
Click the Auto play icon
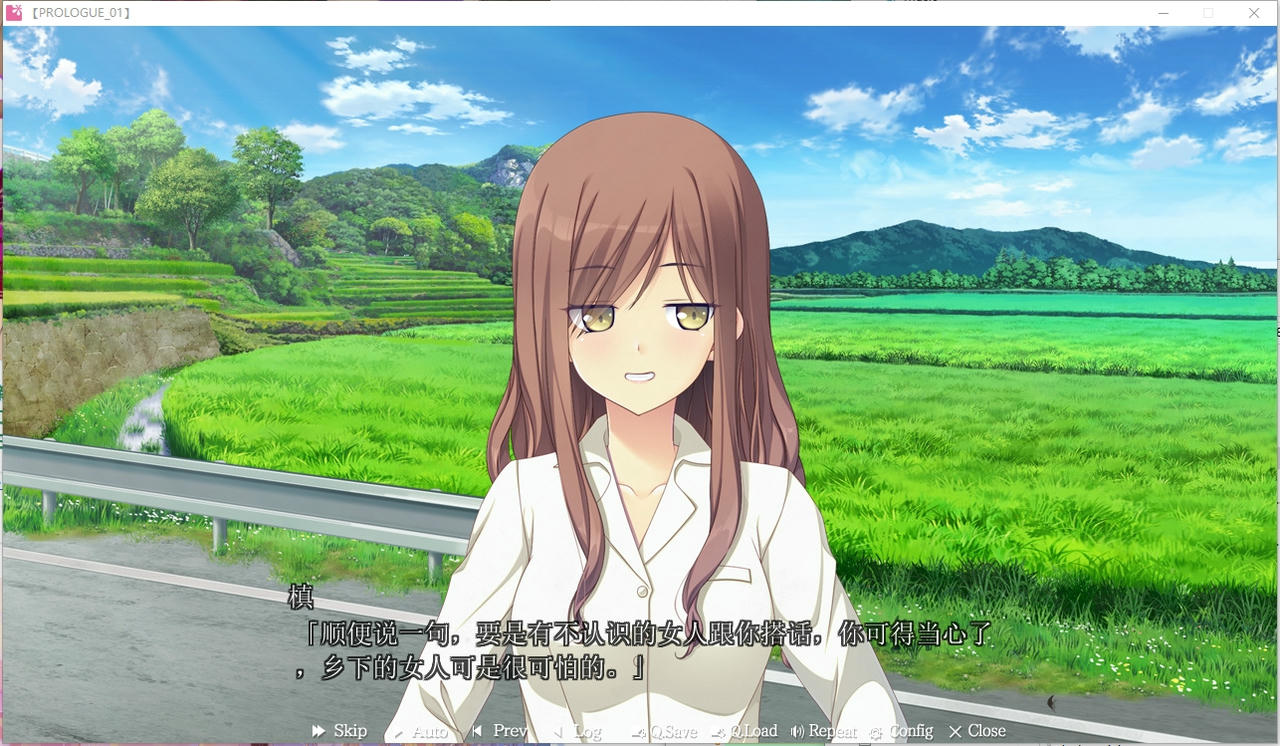point(399,731)
